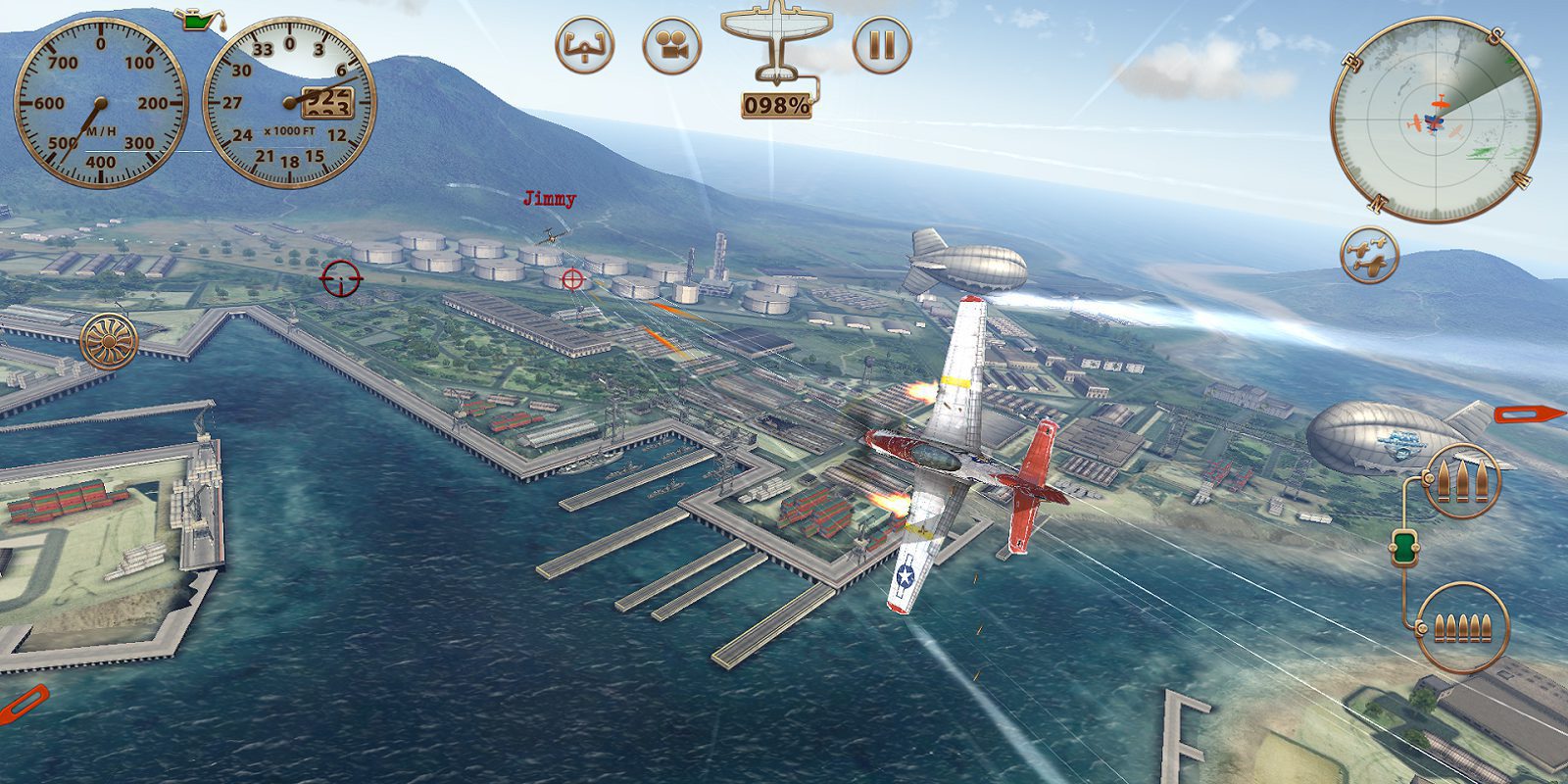Pause the game with the pause button
The height and width of the screenshot is (784, 1568).
pos(882,45)
